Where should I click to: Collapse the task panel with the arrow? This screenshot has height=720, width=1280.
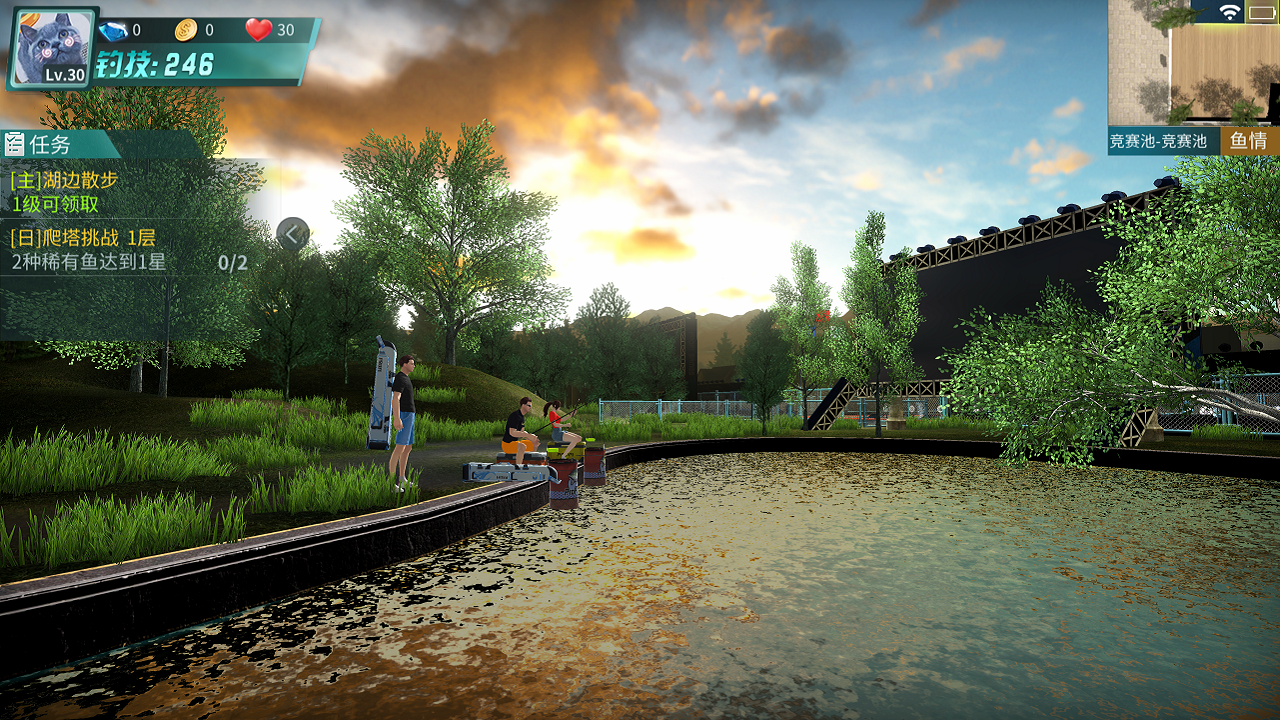(293, 235)
